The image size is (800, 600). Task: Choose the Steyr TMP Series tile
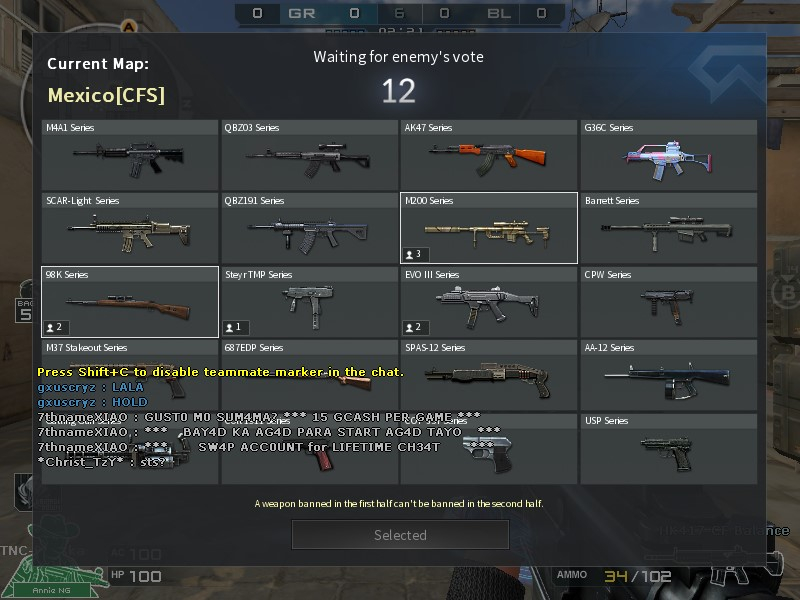(309, 302)
